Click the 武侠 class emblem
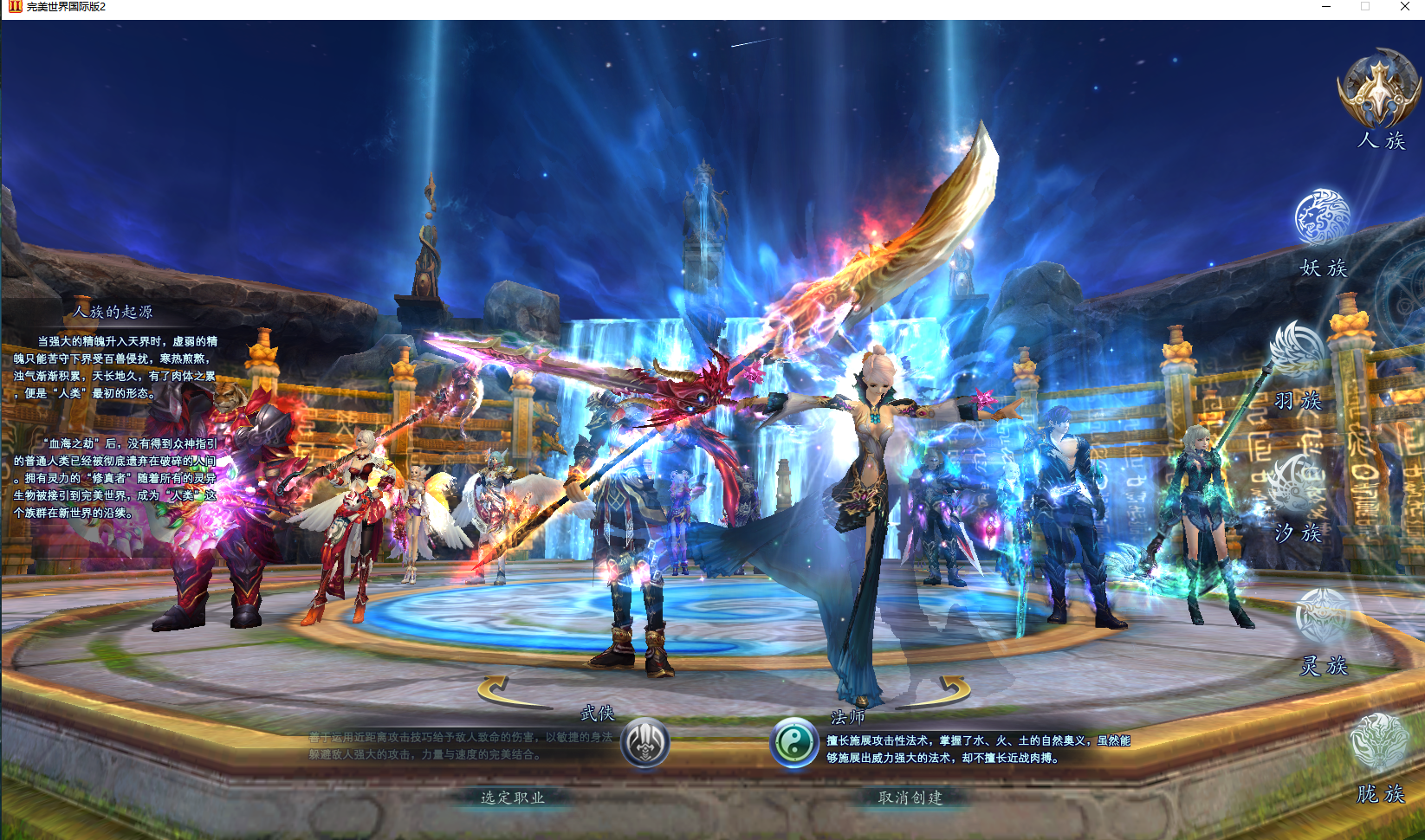The image size is (1425, 840). (647, 741)
